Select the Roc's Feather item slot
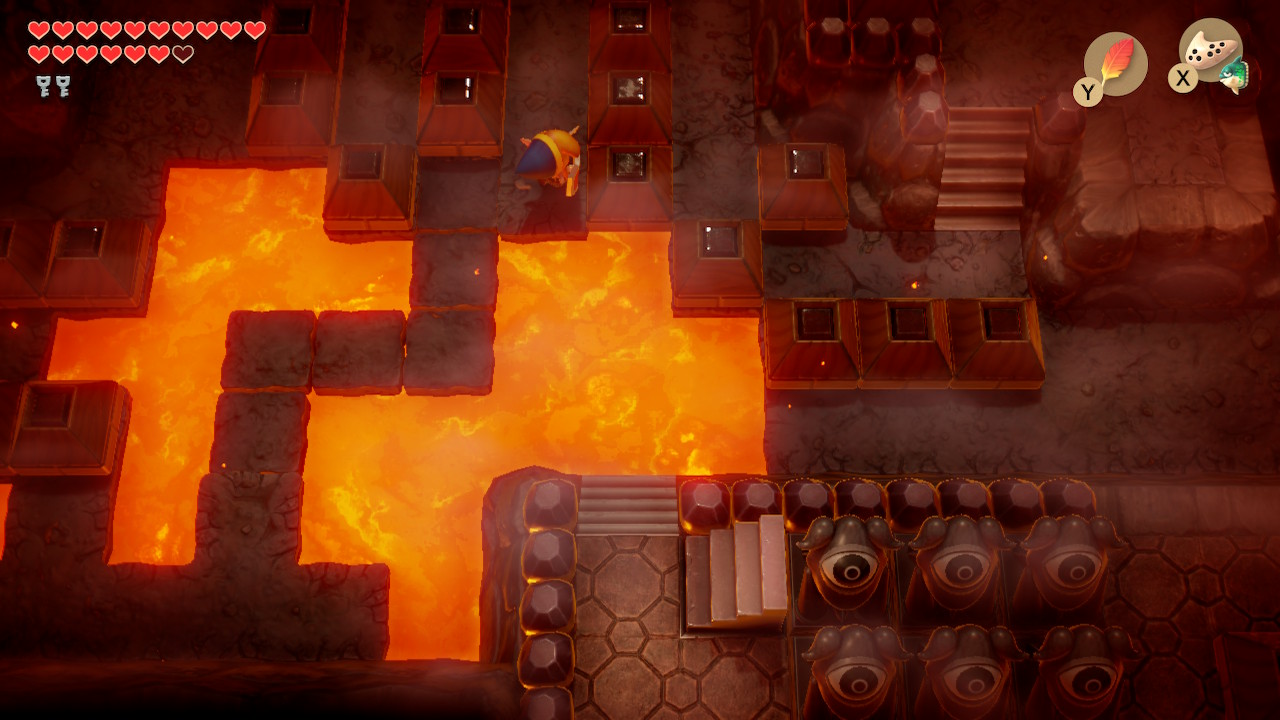 click(1115, 64)
